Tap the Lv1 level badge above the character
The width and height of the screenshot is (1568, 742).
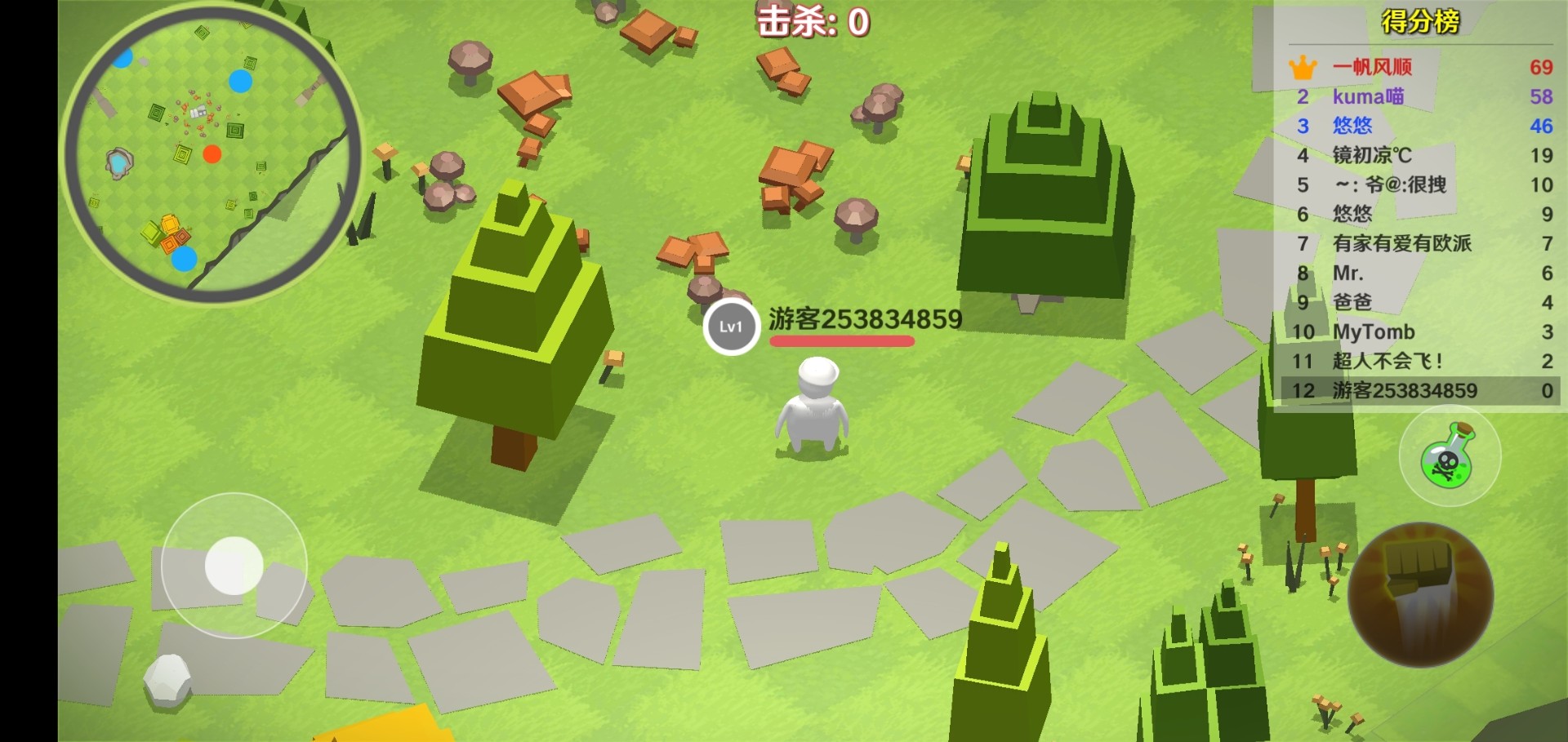click(x=731, y=328)
